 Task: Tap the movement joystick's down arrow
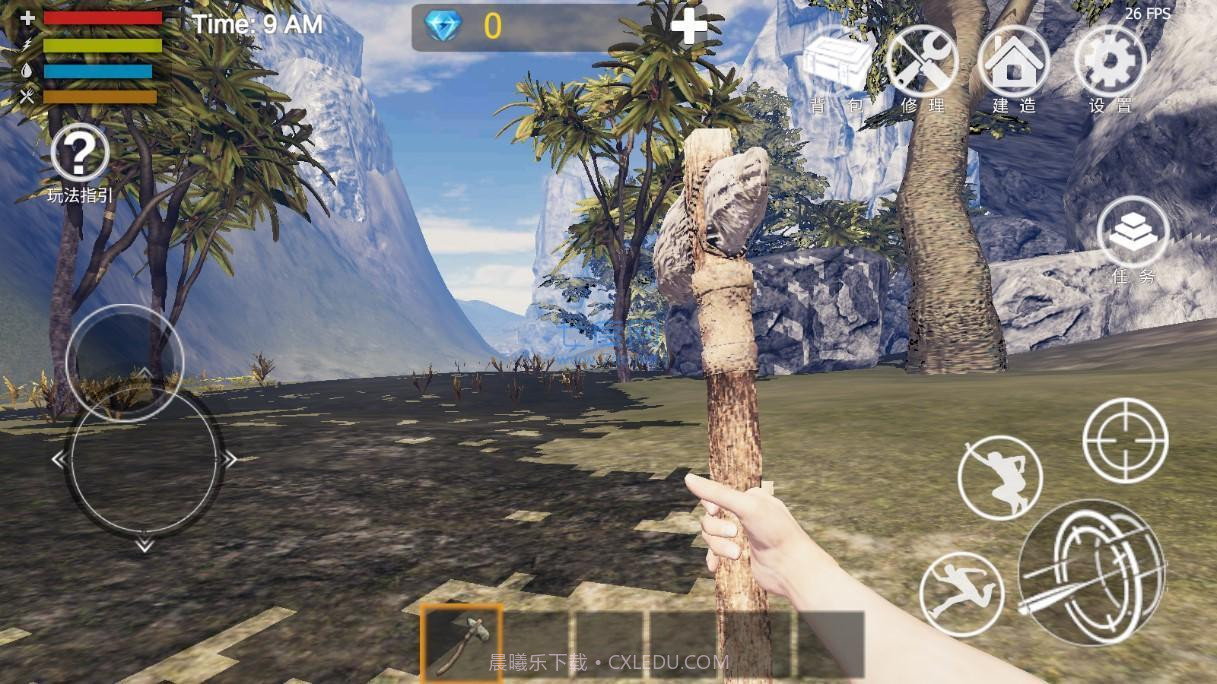coord(144,546)
